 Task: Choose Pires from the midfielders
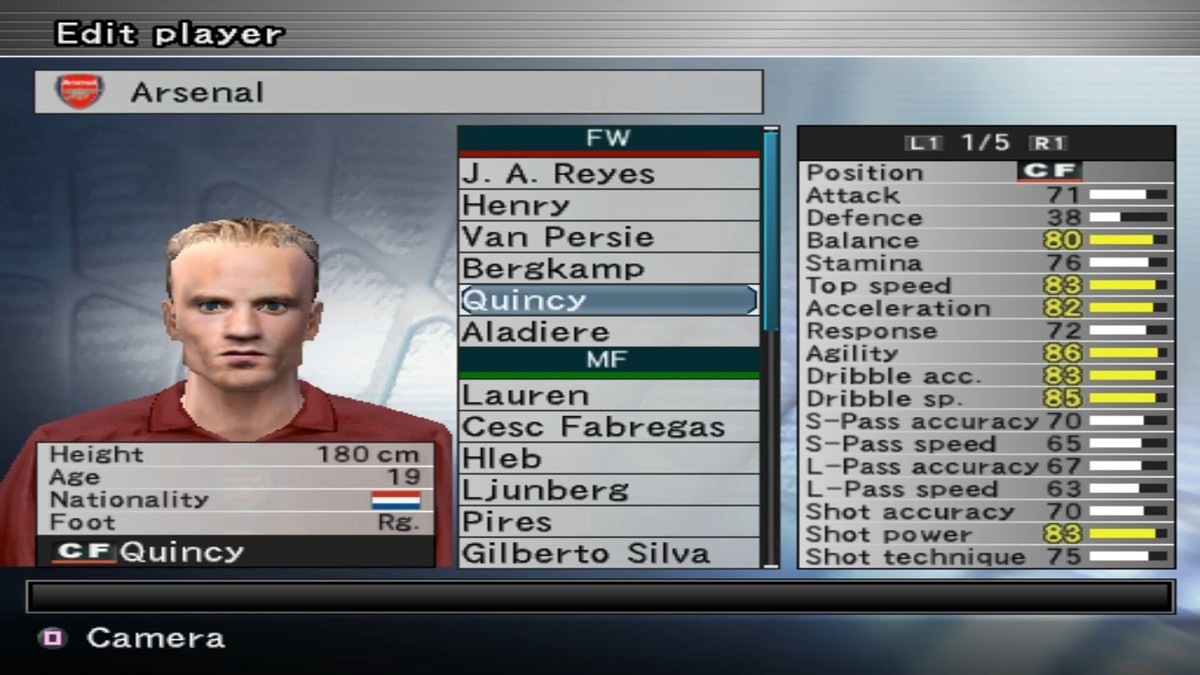pos(608,522)
